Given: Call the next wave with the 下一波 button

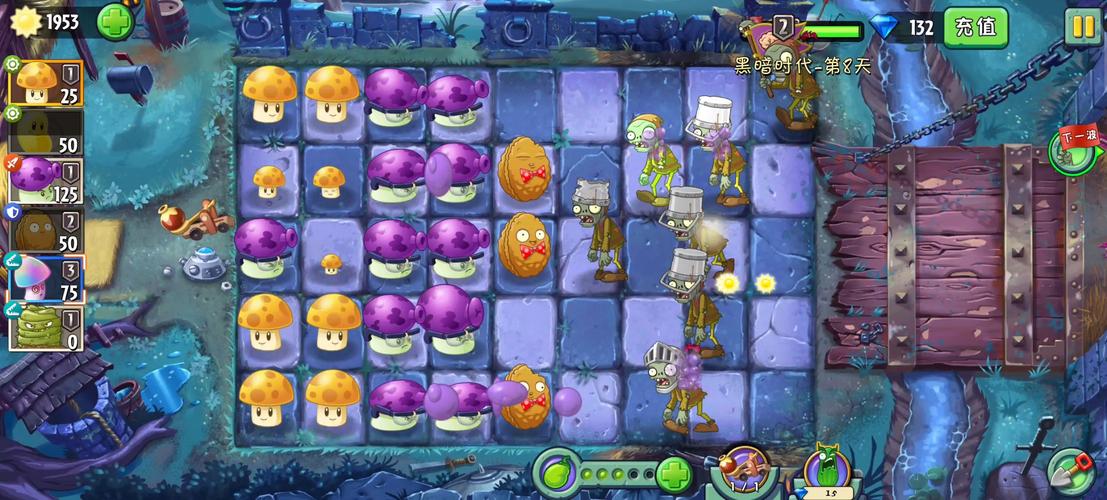Looking at the screenshot, I should [1072, 150].
